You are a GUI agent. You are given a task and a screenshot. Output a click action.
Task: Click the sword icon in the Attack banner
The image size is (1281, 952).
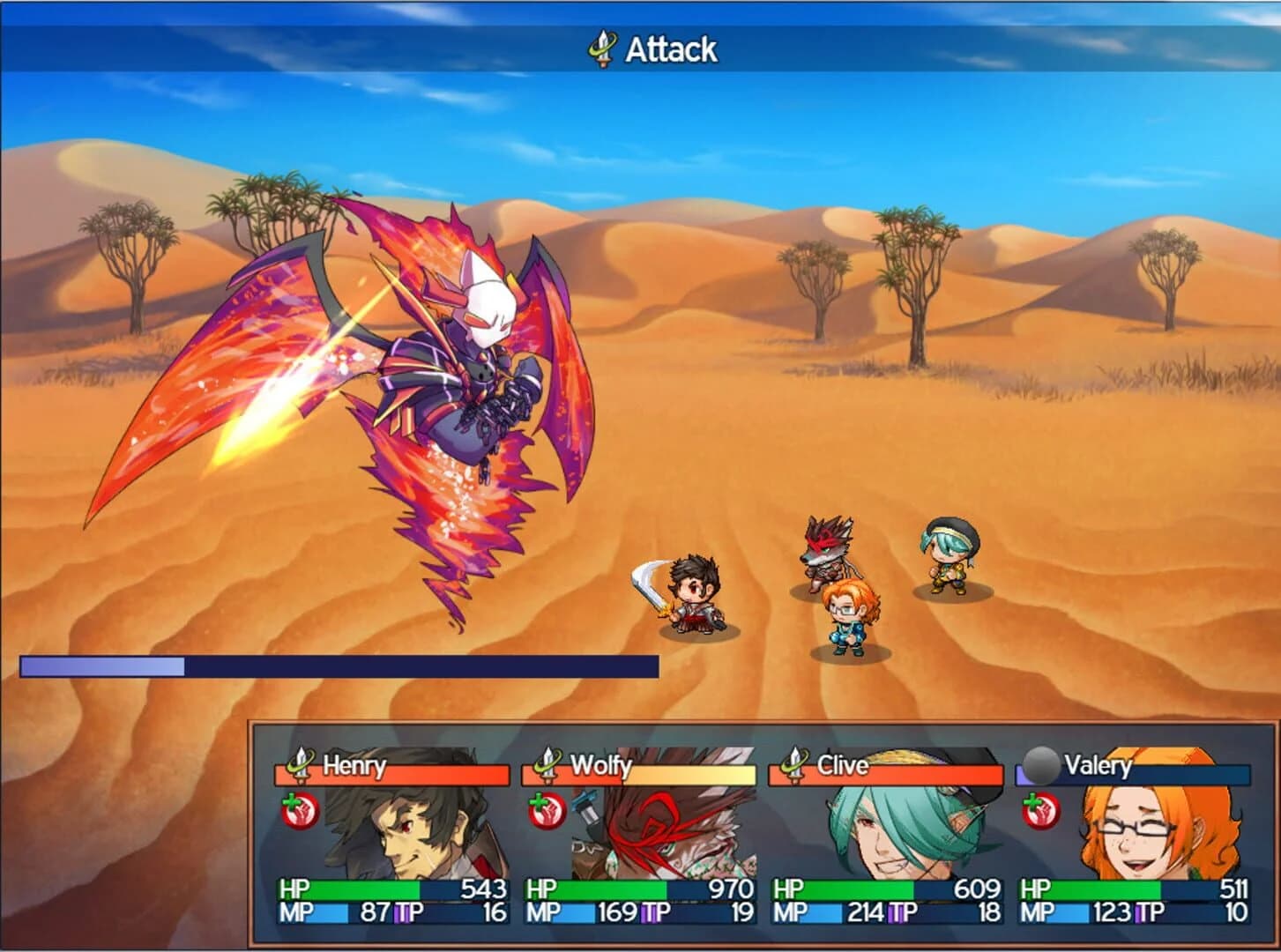601,48
